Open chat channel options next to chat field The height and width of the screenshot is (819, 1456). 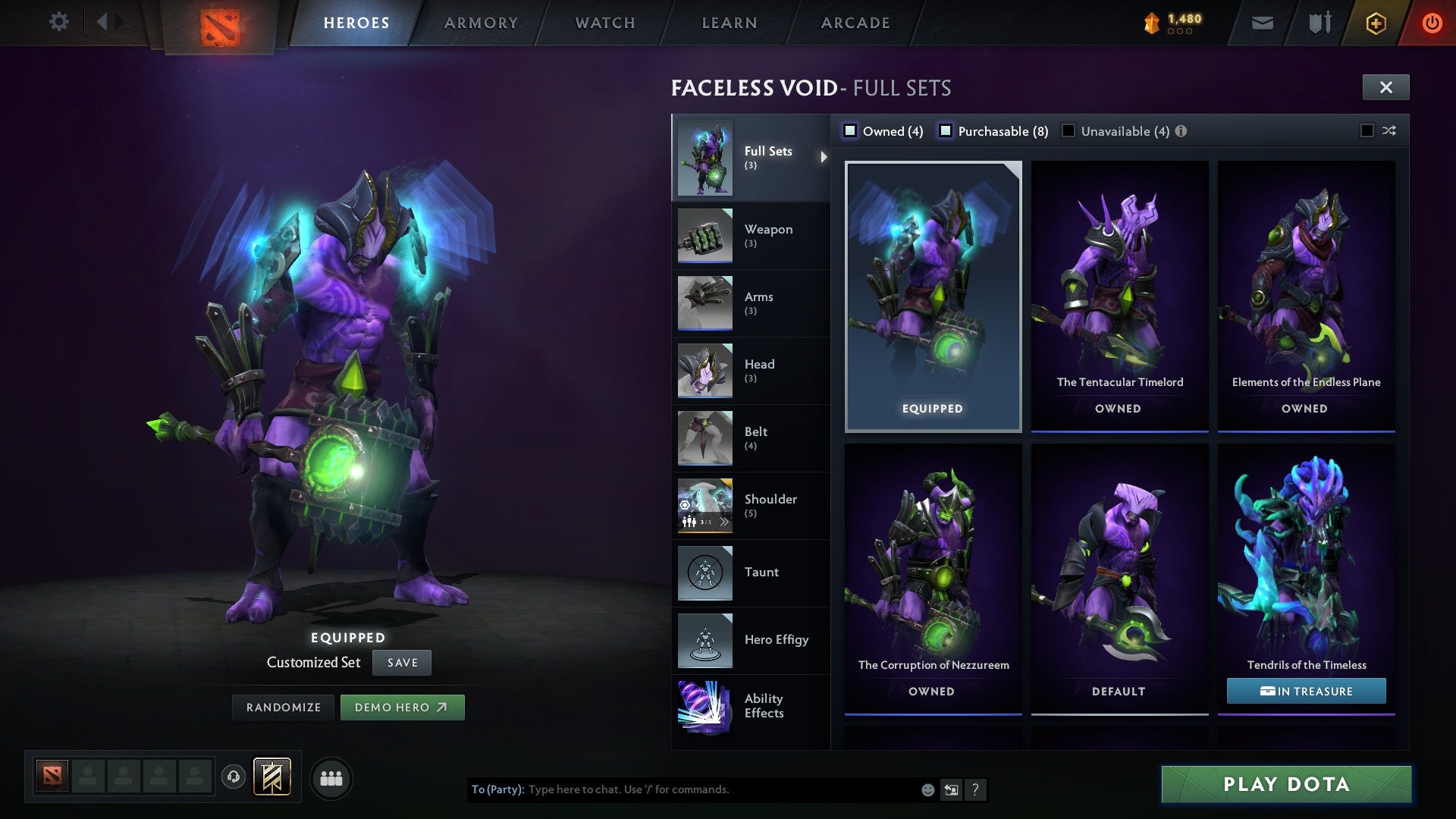(951, 789)
